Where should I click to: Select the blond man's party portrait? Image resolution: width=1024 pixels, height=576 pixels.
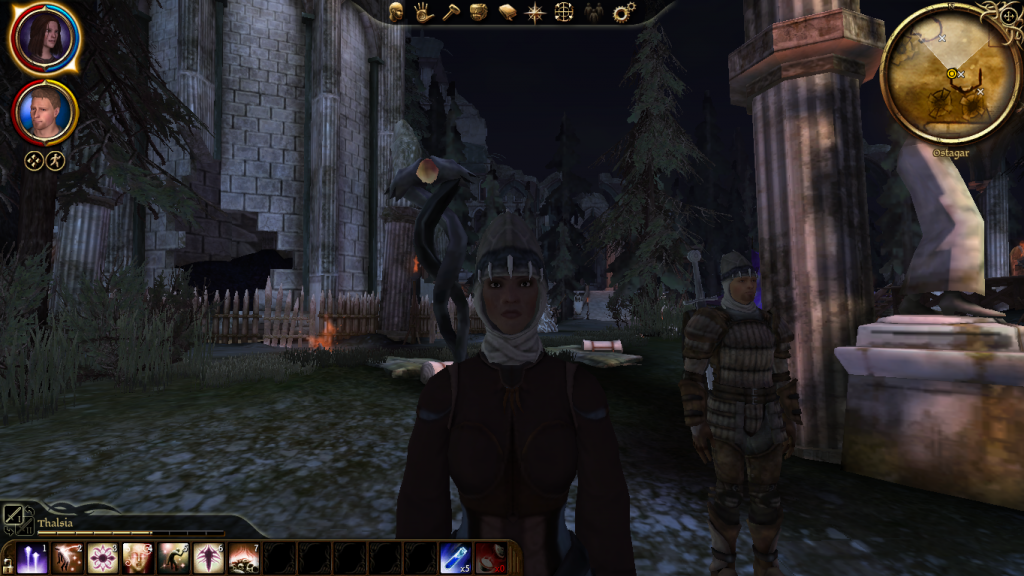45,113
